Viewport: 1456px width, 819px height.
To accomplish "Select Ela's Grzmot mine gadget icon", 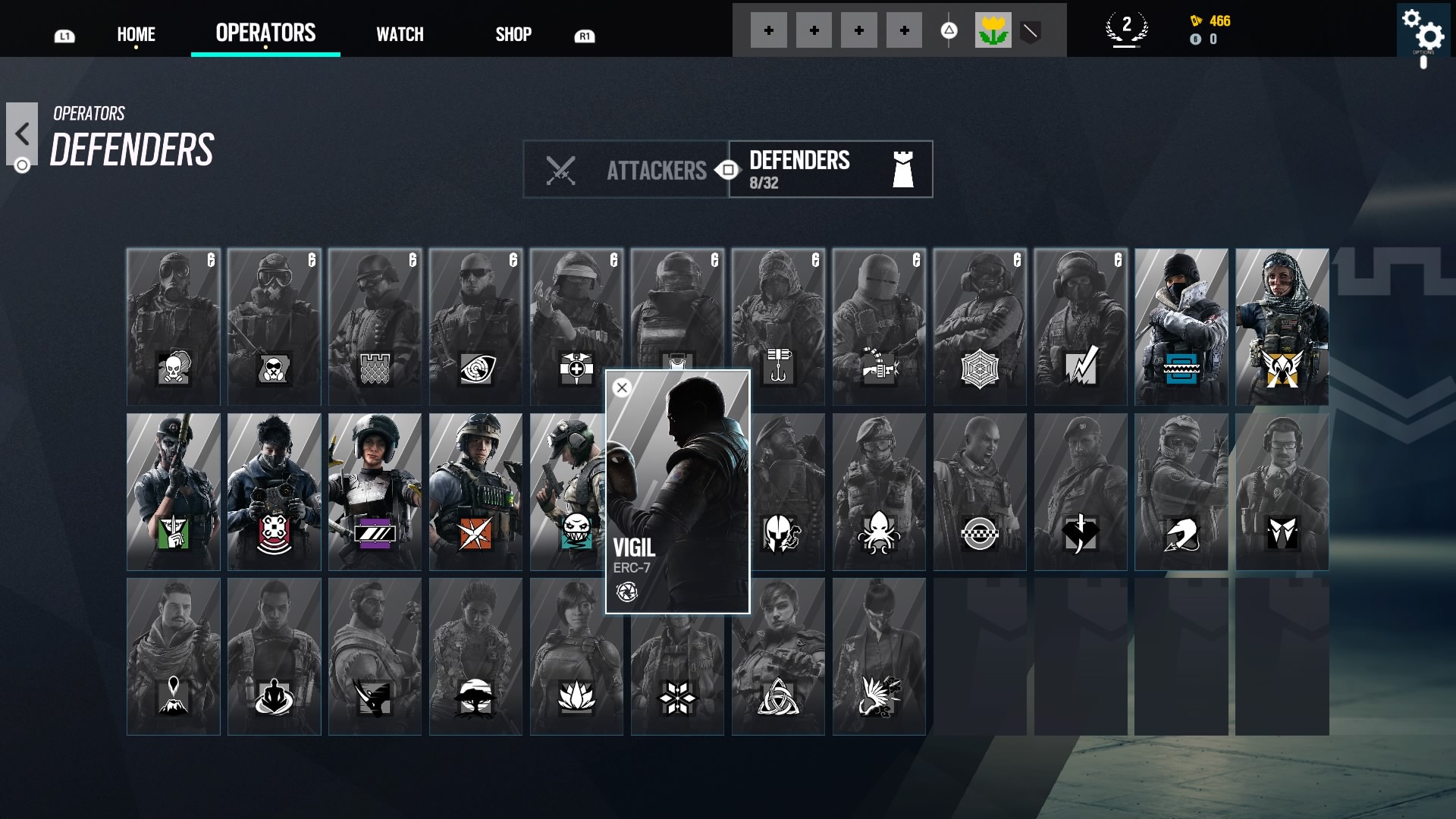I will click(x=578, y=531).
